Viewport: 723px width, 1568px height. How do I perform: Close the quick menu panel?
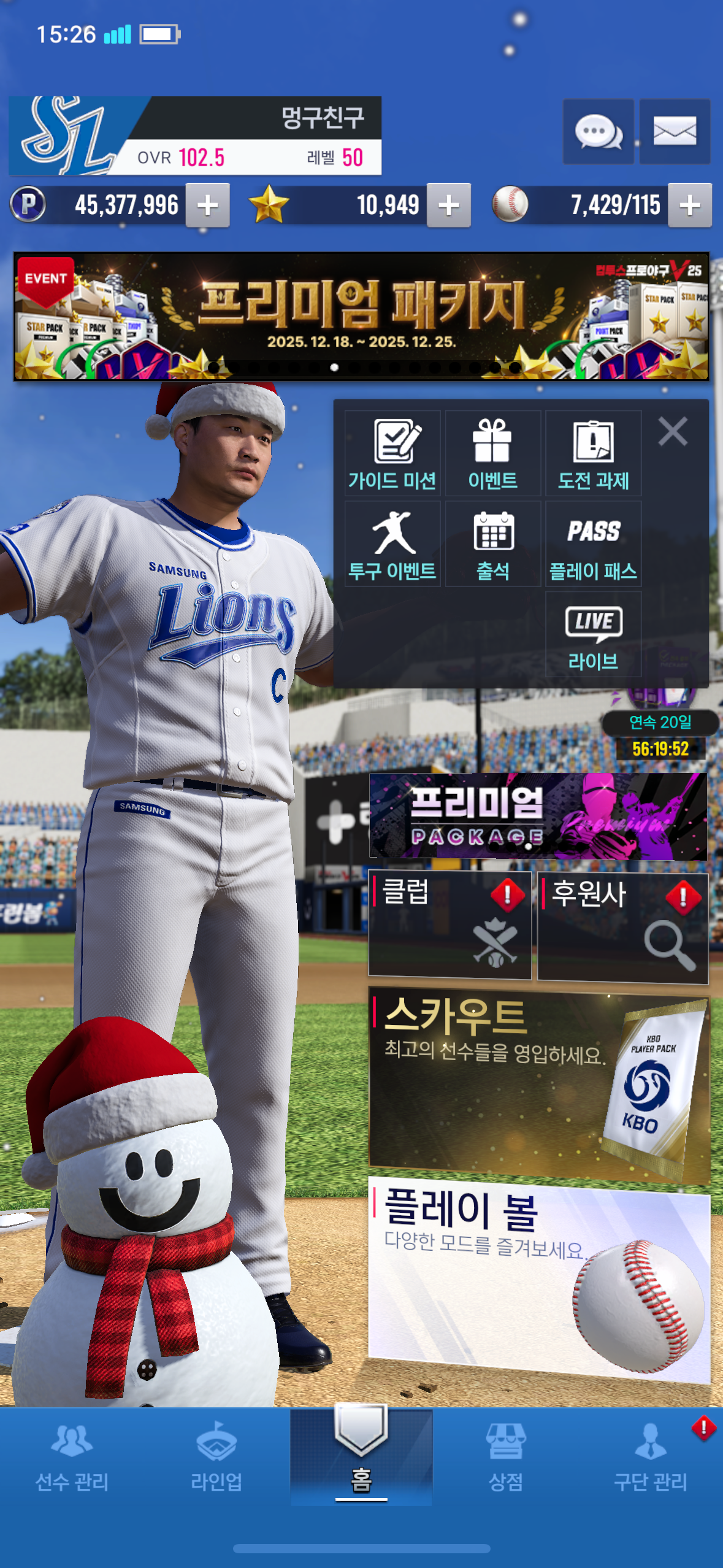pyautogui.click(x=673, y=431)
